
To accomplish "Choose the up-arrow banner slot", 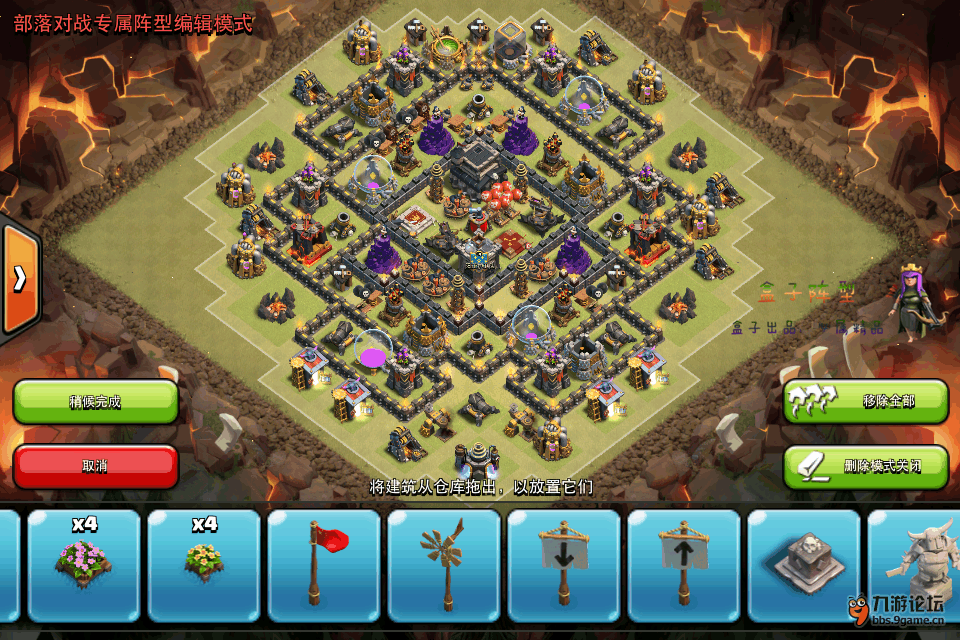I will point(684,565).
